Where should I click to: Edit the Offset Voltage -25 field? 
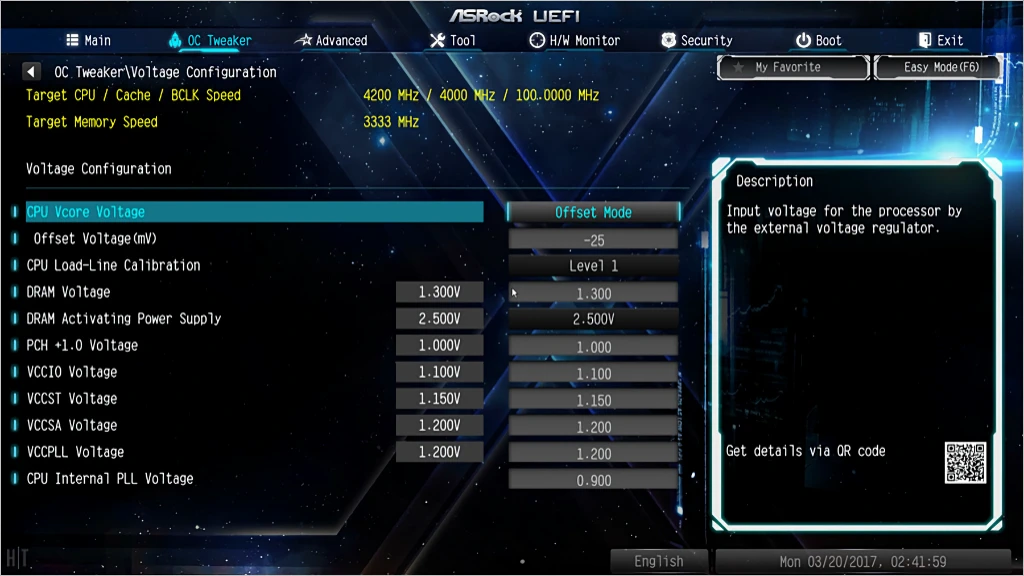click(x=593, y=240)
